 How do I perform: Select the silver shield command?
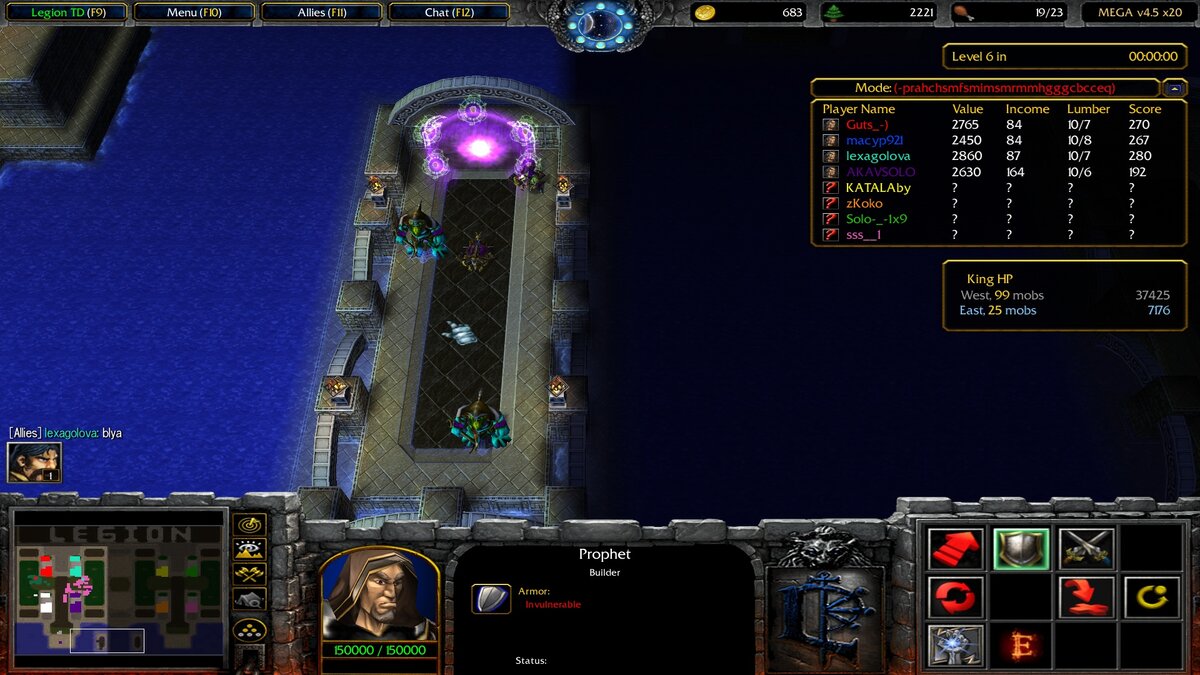tap(1021, 549)
